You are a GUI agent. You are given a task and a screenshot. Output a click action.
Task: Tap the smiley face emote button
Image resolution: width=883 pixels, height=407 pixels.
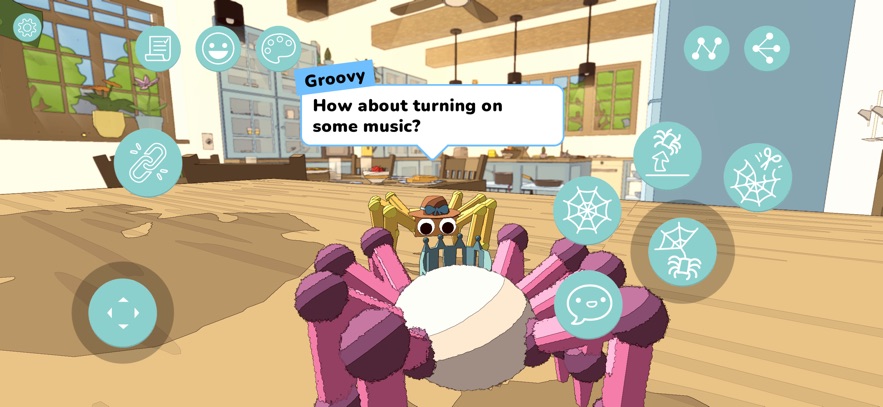[217, 48]
